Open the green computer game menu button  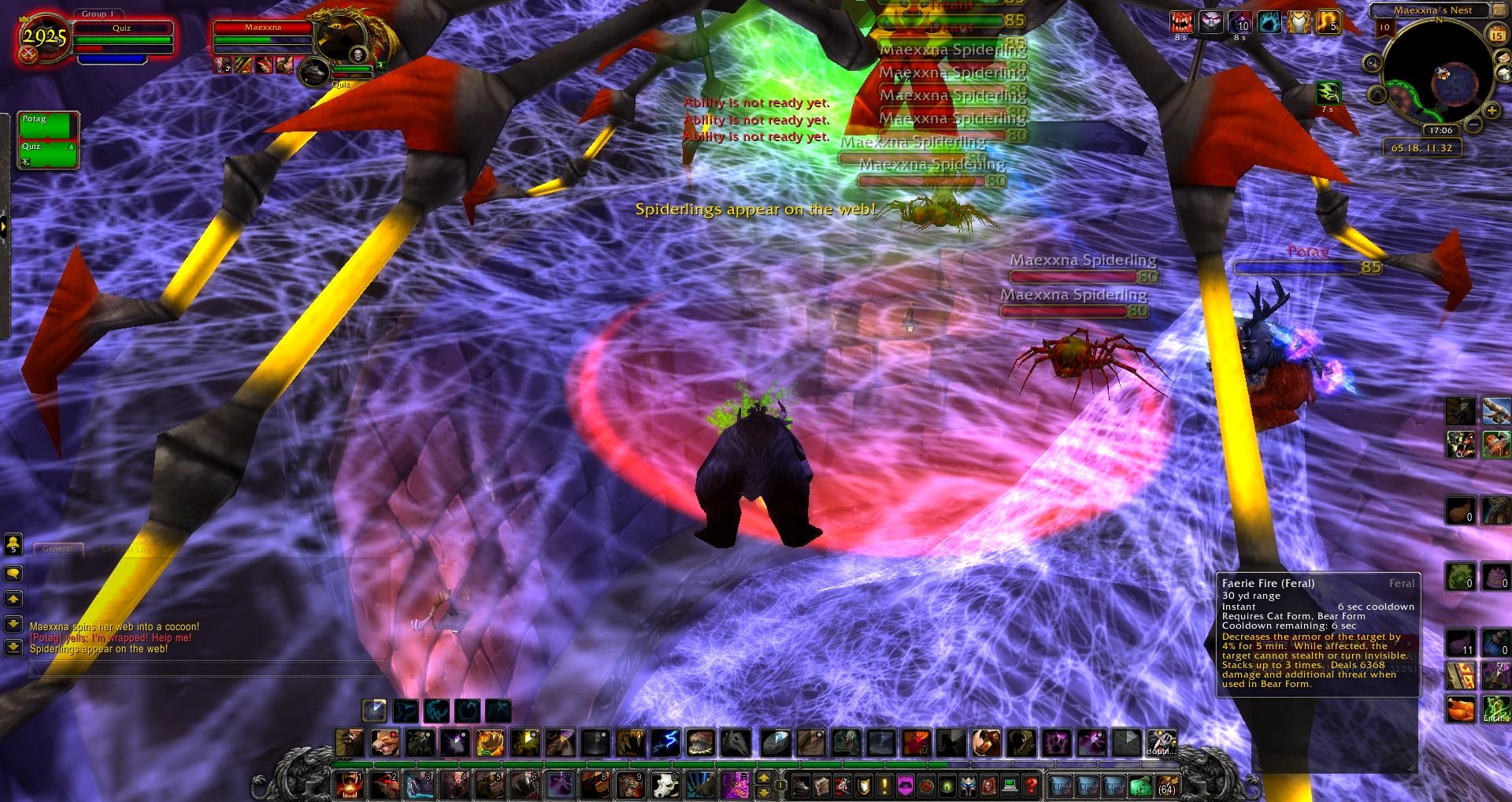pyautogui.click(x=1010, y=785)
